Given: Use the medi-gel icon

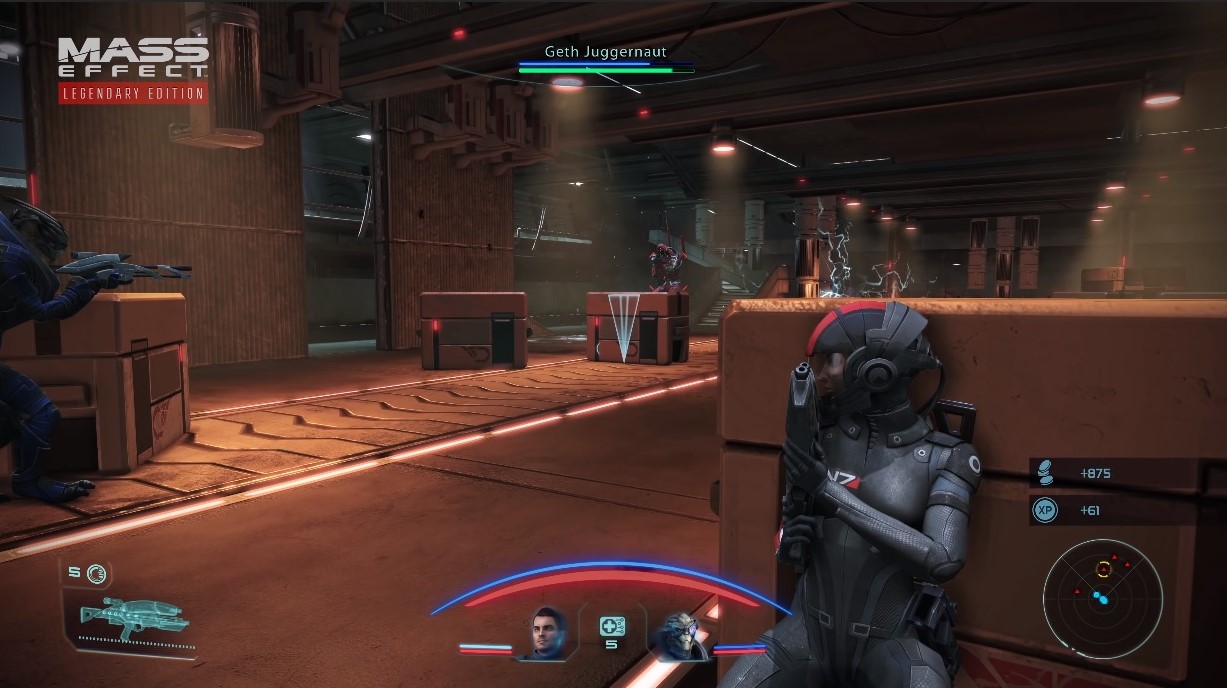Looking at the screenshot, I should tap(612, 627).
